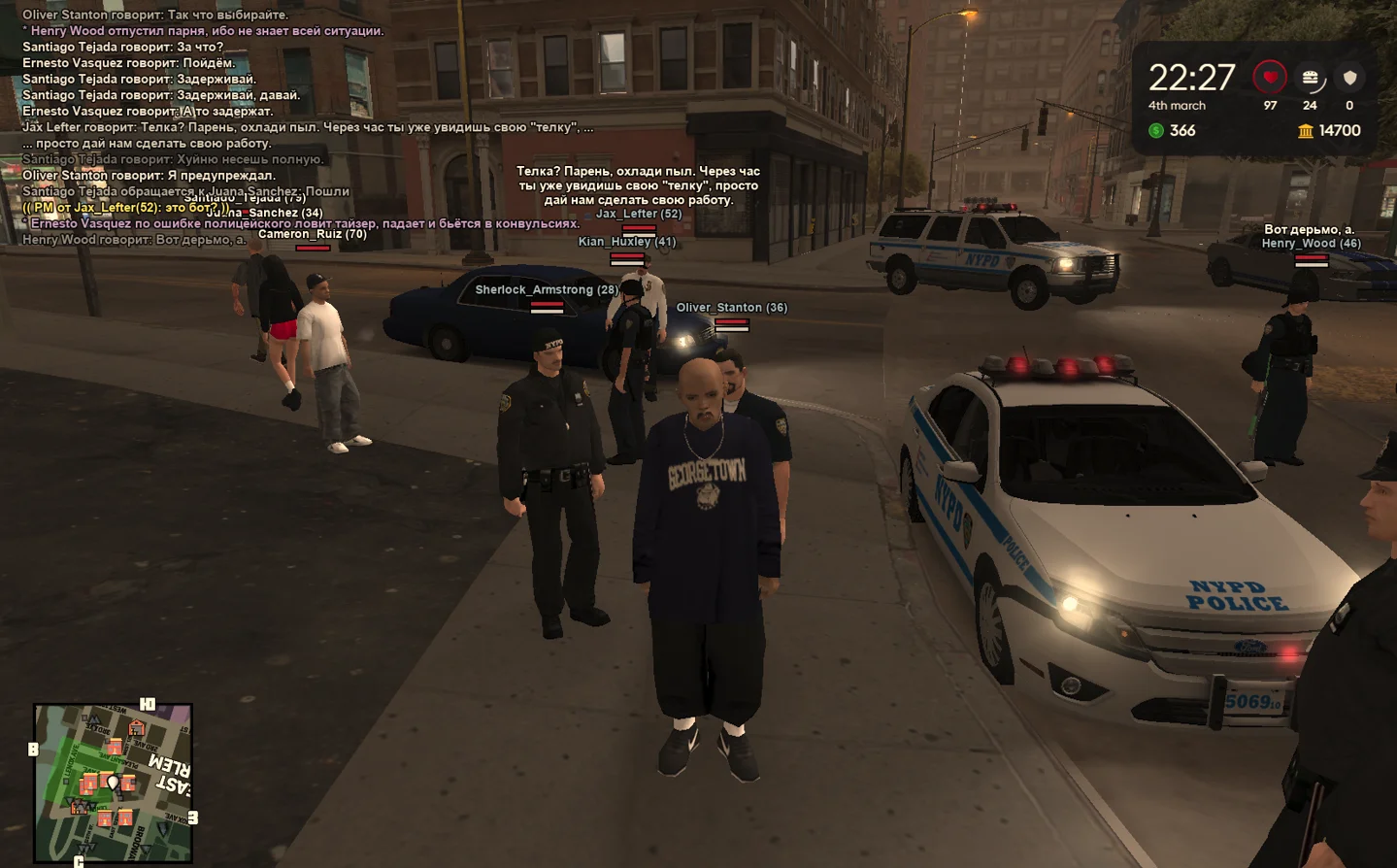Click the red heart health icon

point(1270,77)
